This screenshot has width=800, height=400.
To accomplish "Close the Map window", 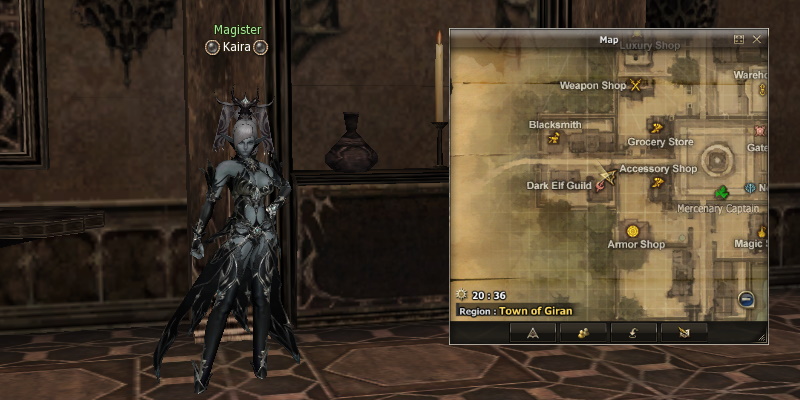I will [x=757, y=39].
